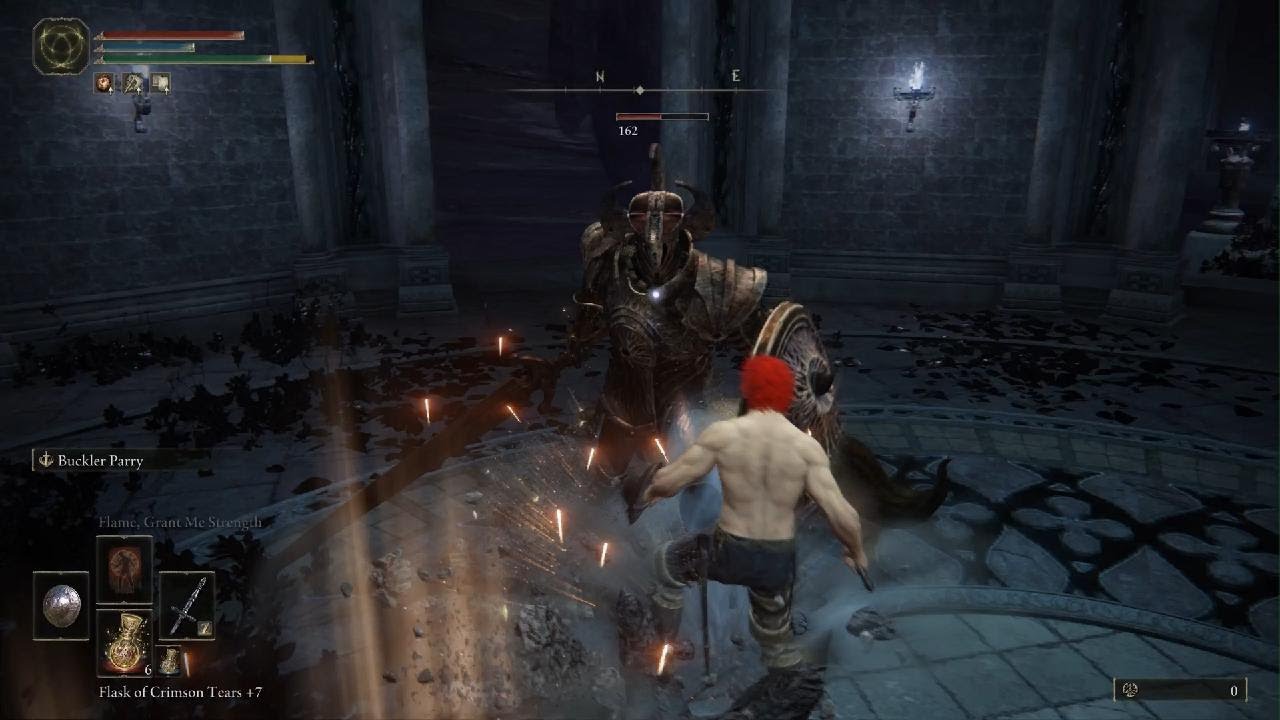The image size is (1280, 720).
Task: Select the Flame, Grant Me Strength spell slot
Action: [x=124, y=568]
